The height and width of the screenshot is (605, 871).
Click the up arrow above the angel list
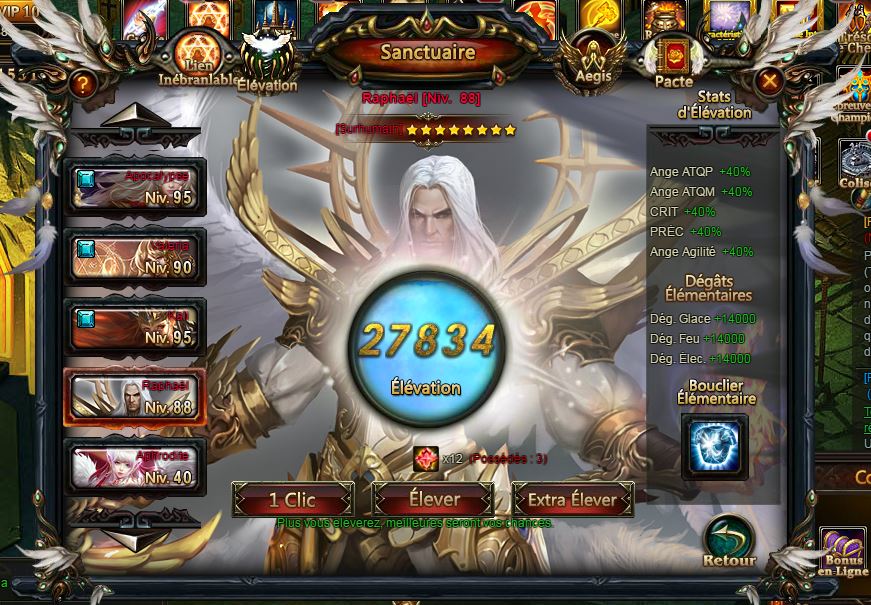[x=136, y=119]
